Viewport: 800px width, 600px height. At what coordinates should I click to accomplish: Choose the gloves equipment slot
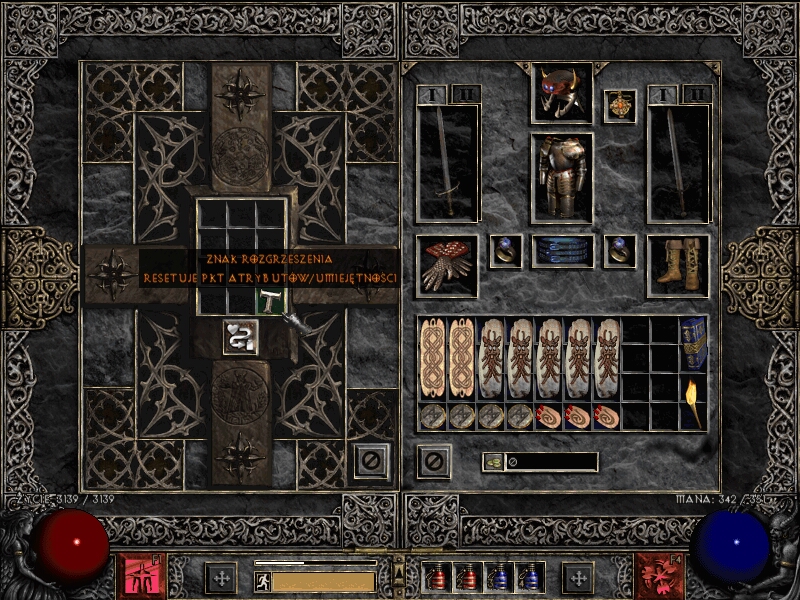tap(447, 265)
